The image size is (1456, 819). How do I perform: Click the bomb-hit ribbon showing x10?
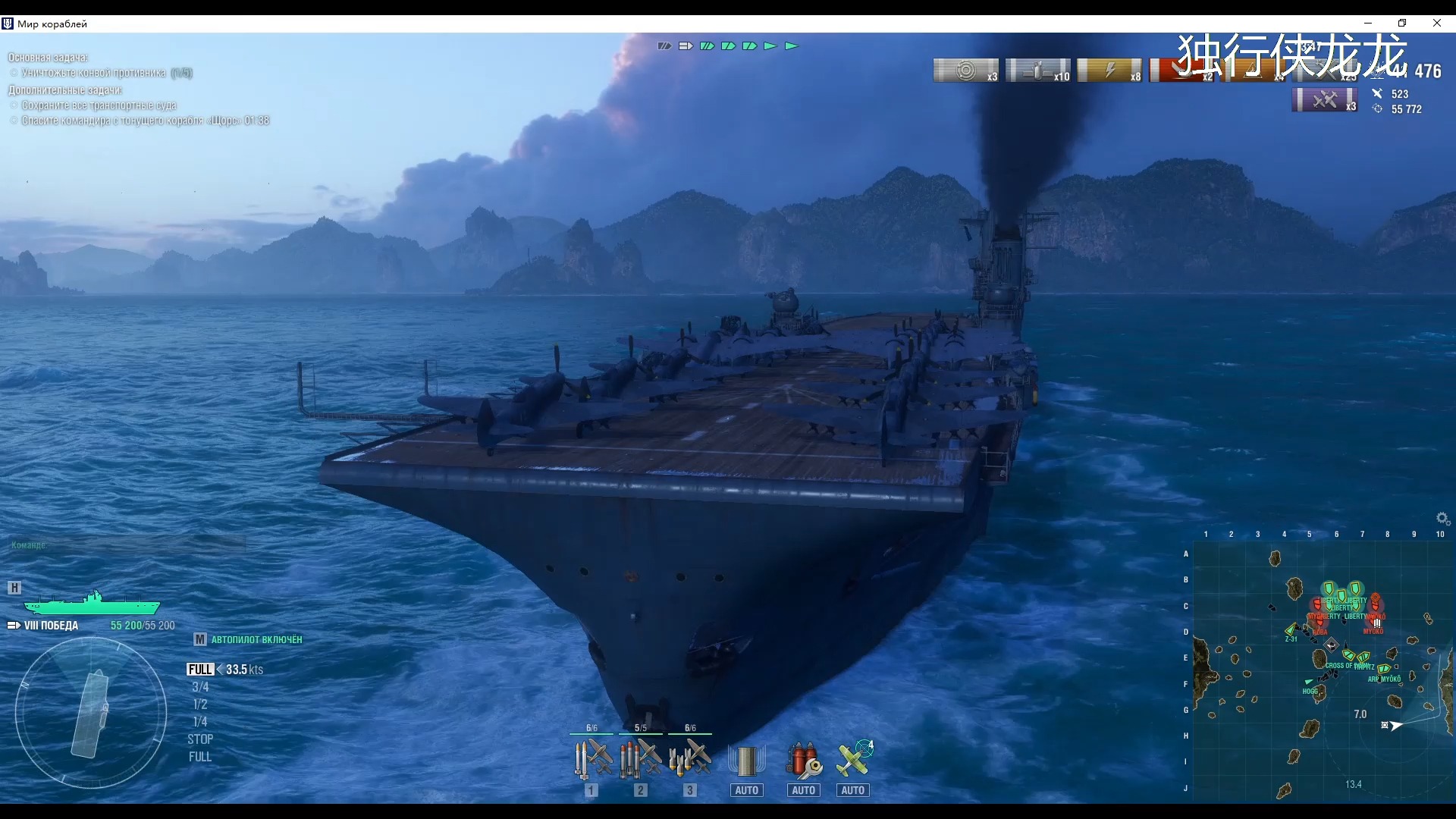pos(1038,71)
